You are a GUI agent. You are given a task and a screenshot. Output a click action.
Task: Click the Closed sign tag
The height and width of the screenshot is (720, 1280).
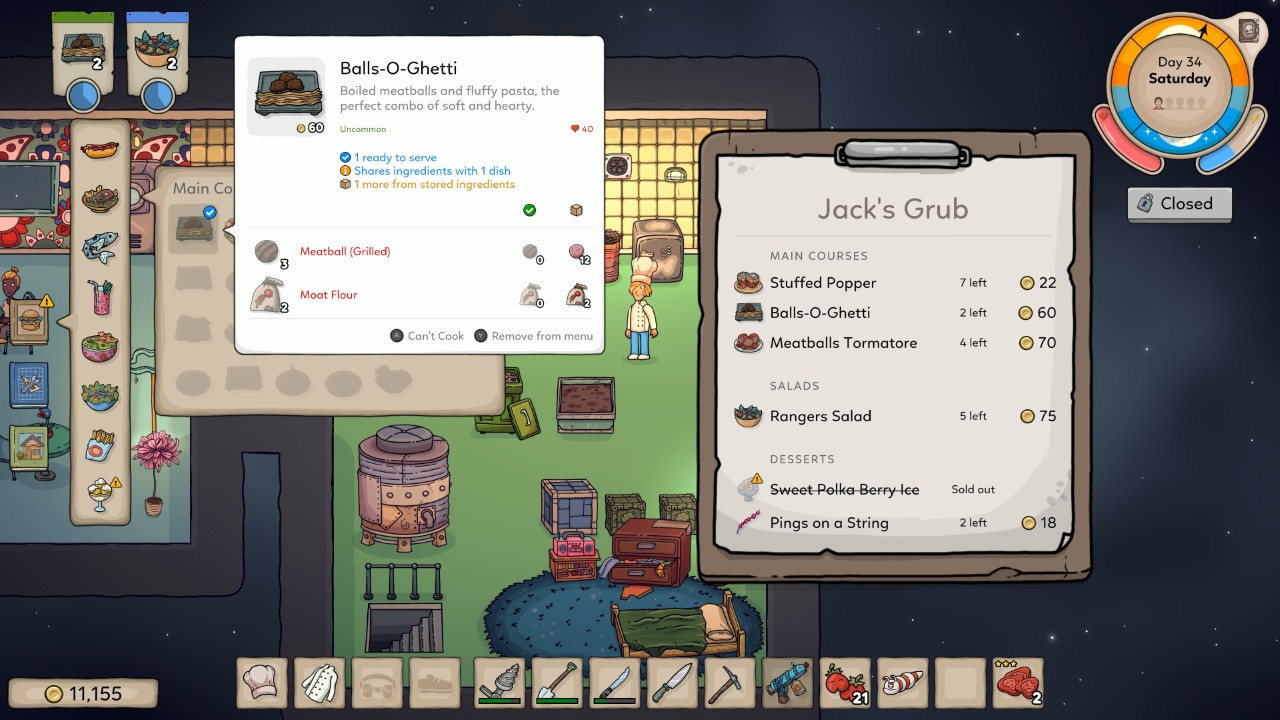1180,204
